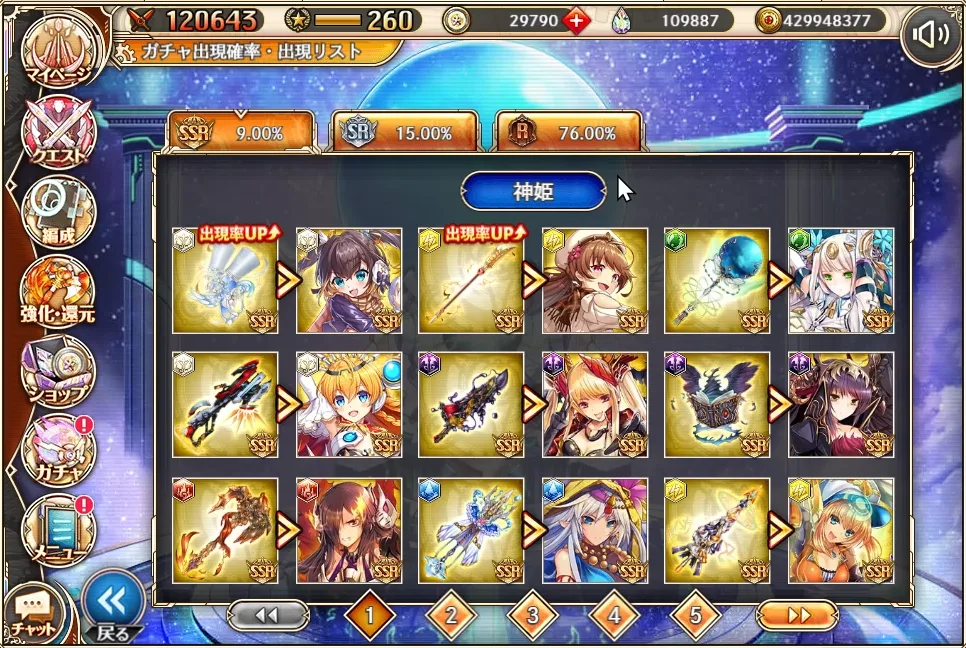Jump to page 5 of the list
This screenshot has width=966, height=648.
(697, 616)
